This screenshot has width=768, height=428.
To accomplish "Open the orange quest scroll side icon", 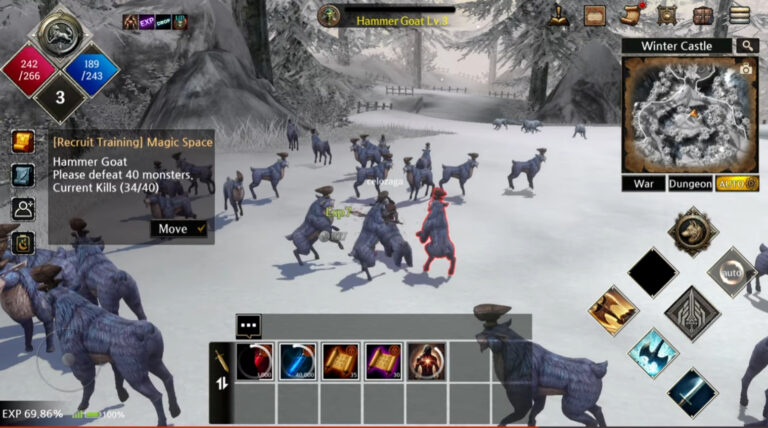I will (23, 142).
